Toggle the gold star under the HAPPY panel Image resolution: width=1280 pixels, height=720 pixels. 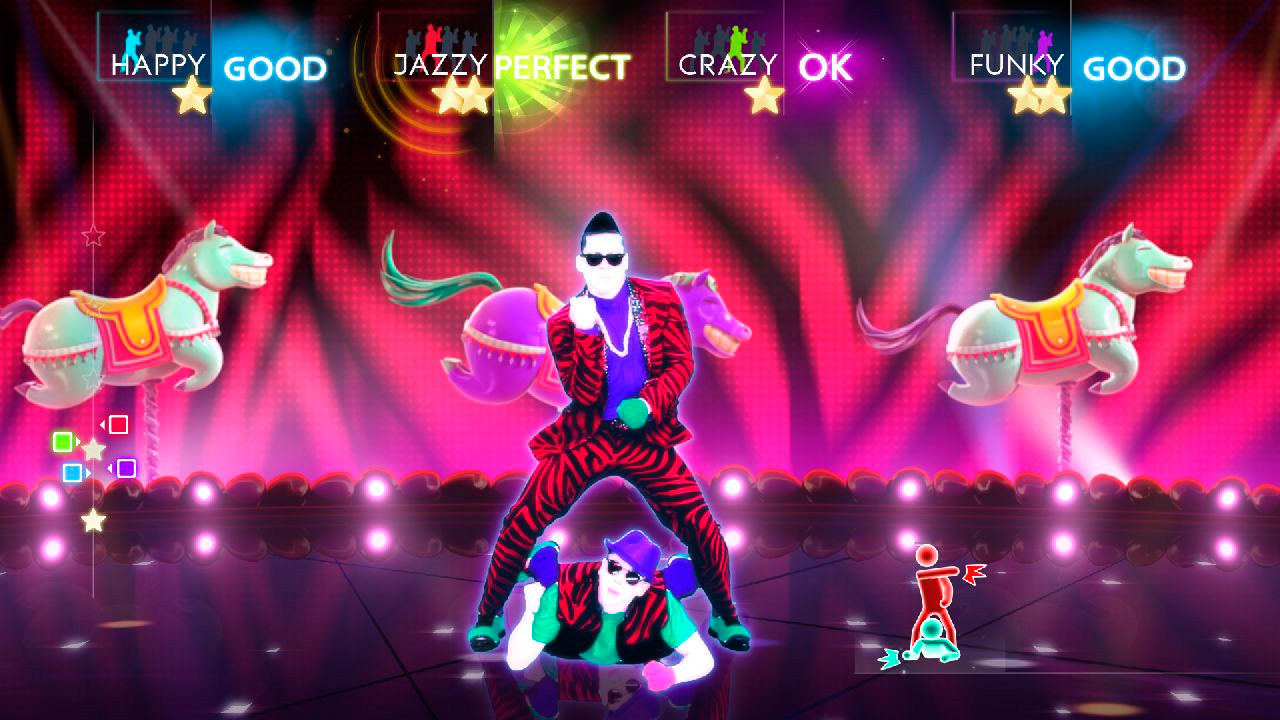point(190,95)
